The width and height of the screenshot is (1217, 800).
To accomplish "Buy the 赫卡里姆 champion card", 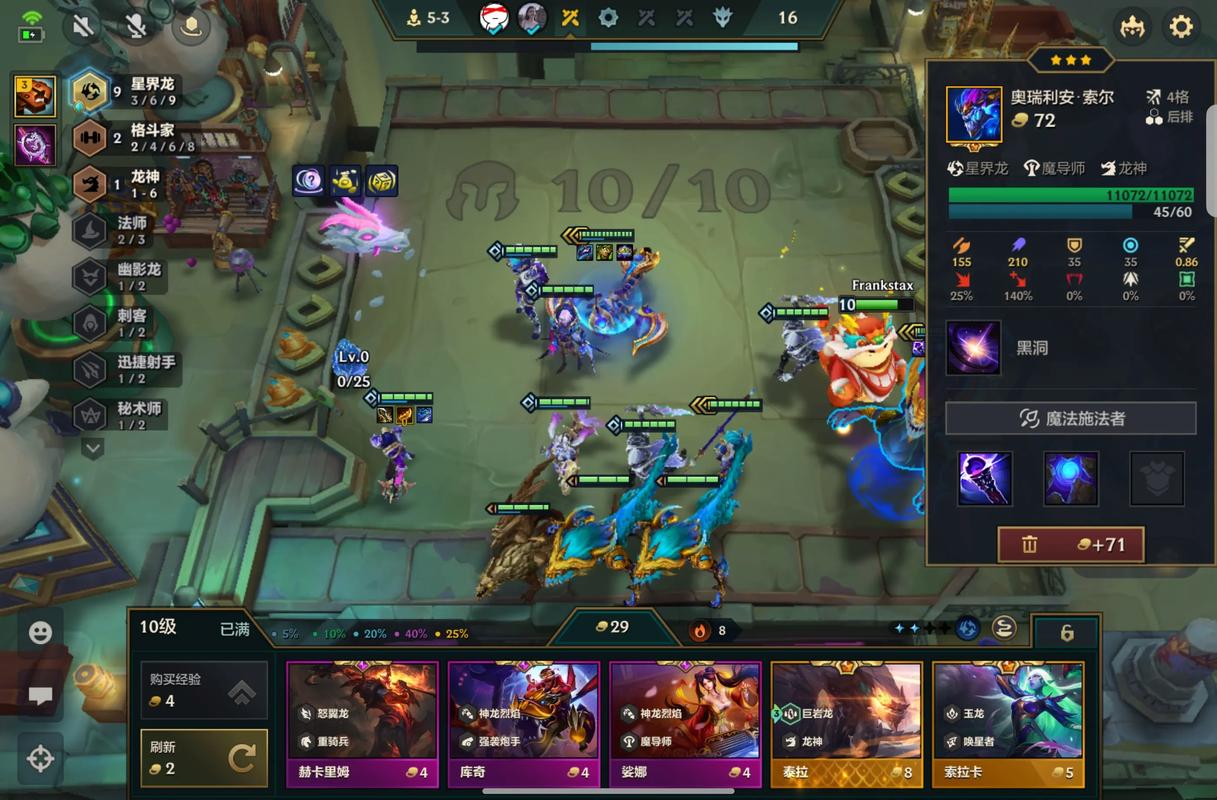I will click(362, 724).
